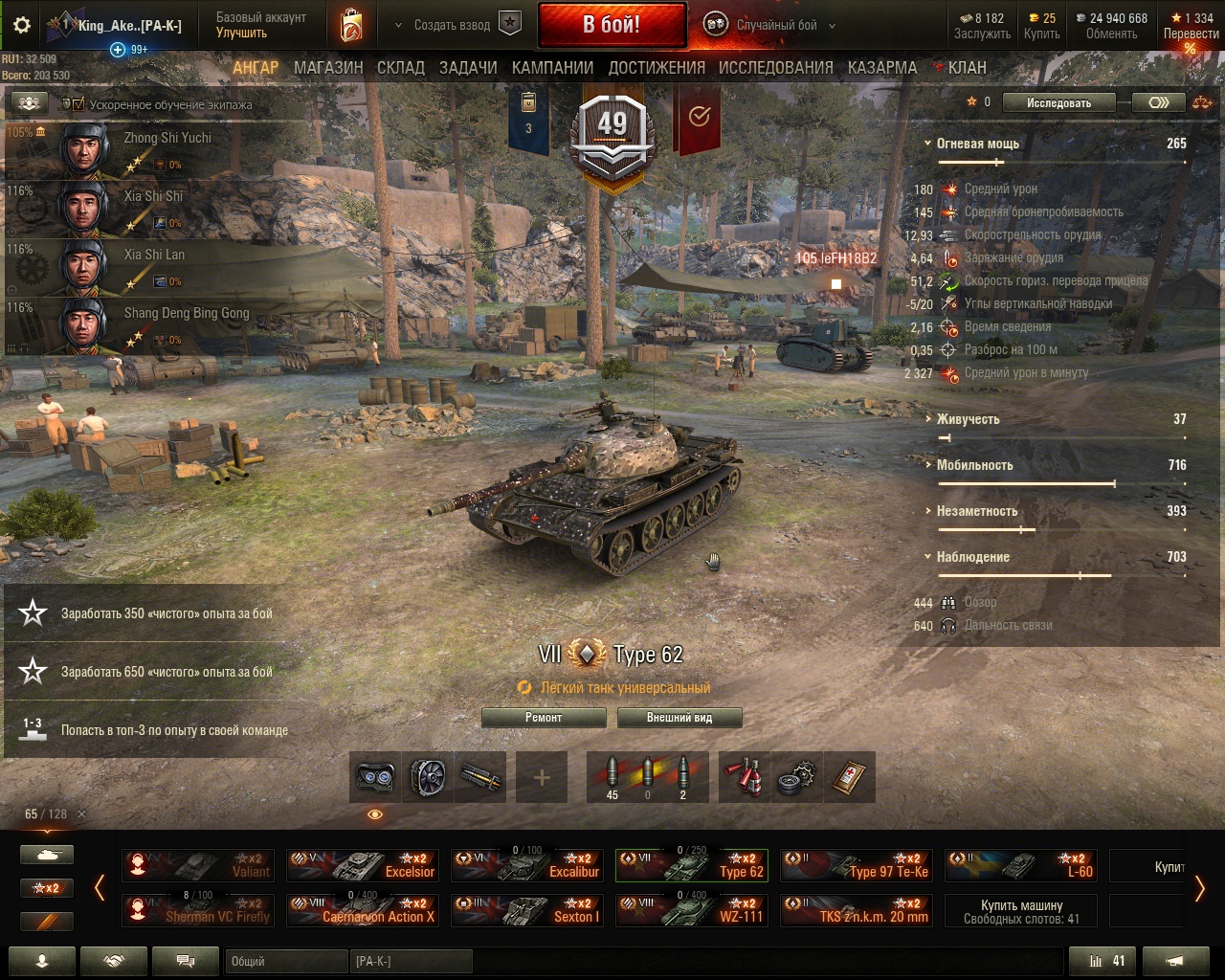
Task: Click Создать взвод to create a platoon
Action: tap(452, 26)
